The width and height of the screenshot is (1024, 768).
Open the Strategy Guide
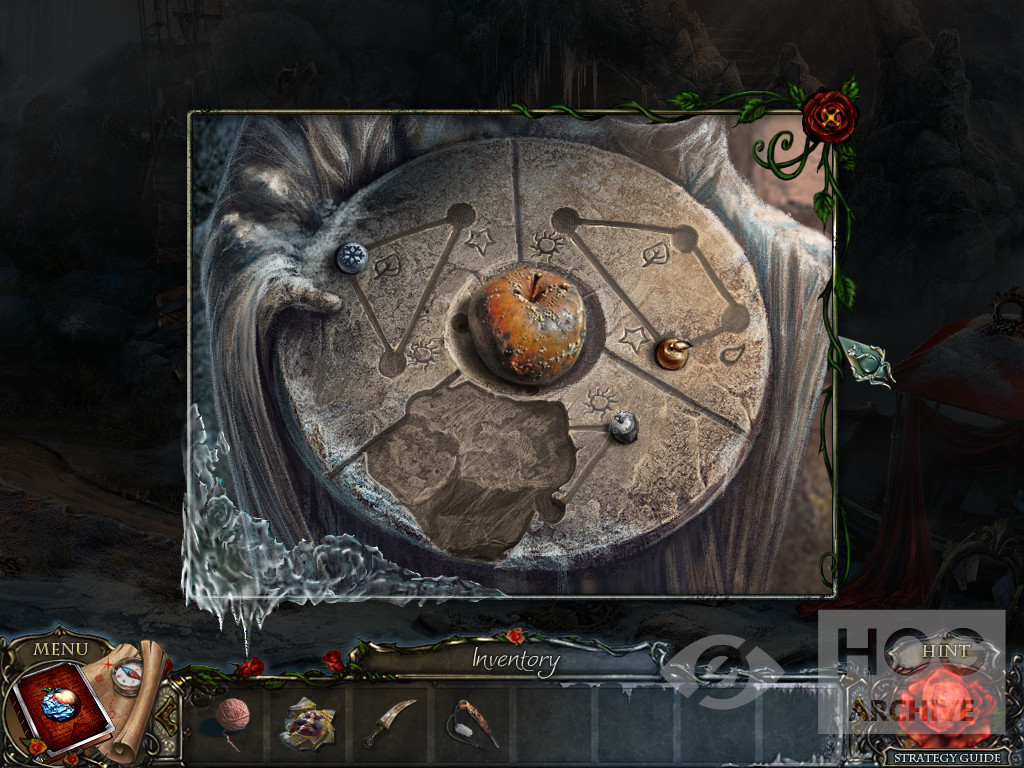click(943, 757)
